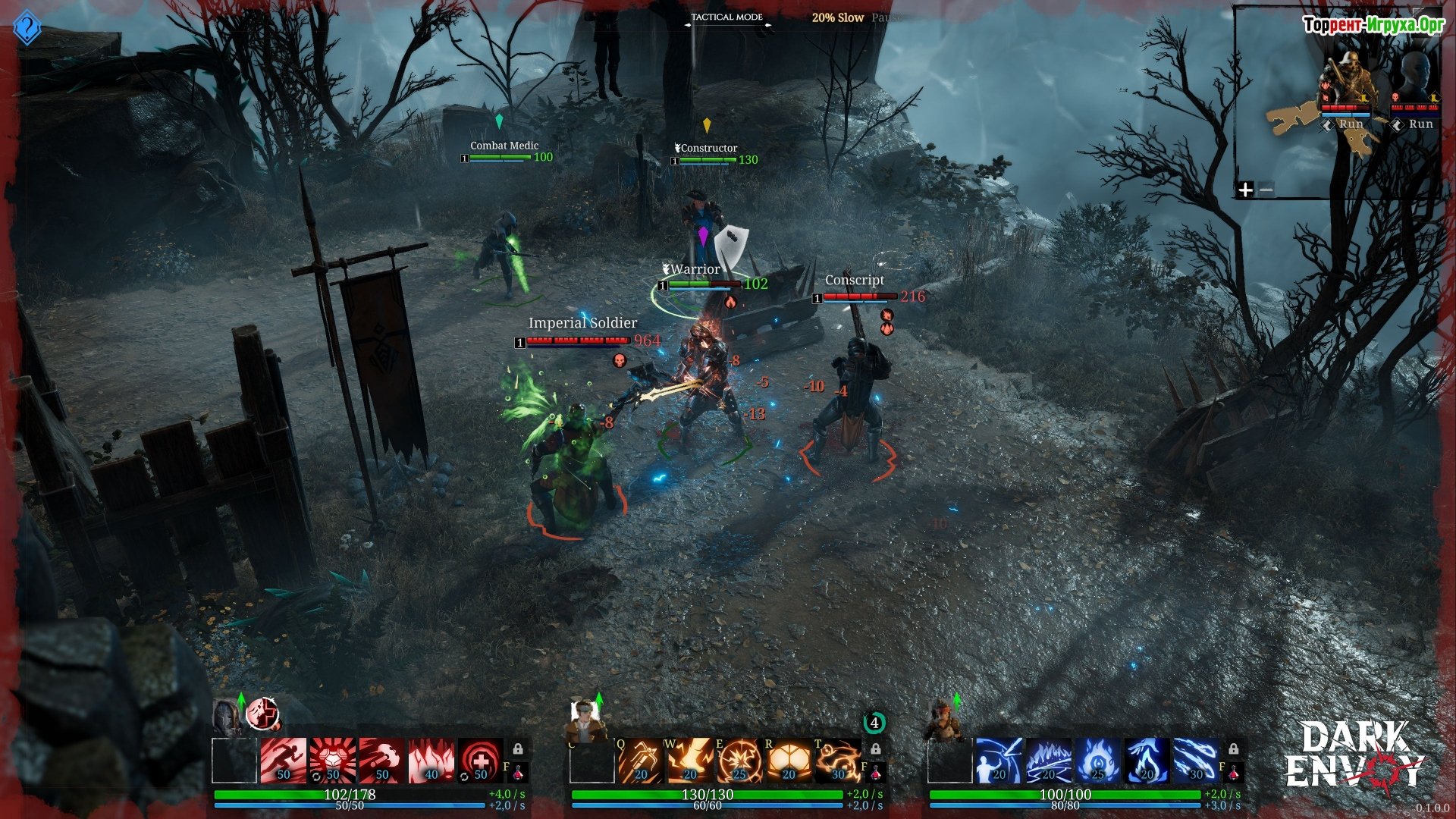Trigger the red hammer smash ability
Image resolution: width=1456 pixels, height=819 pixels.
pos(382,761)
